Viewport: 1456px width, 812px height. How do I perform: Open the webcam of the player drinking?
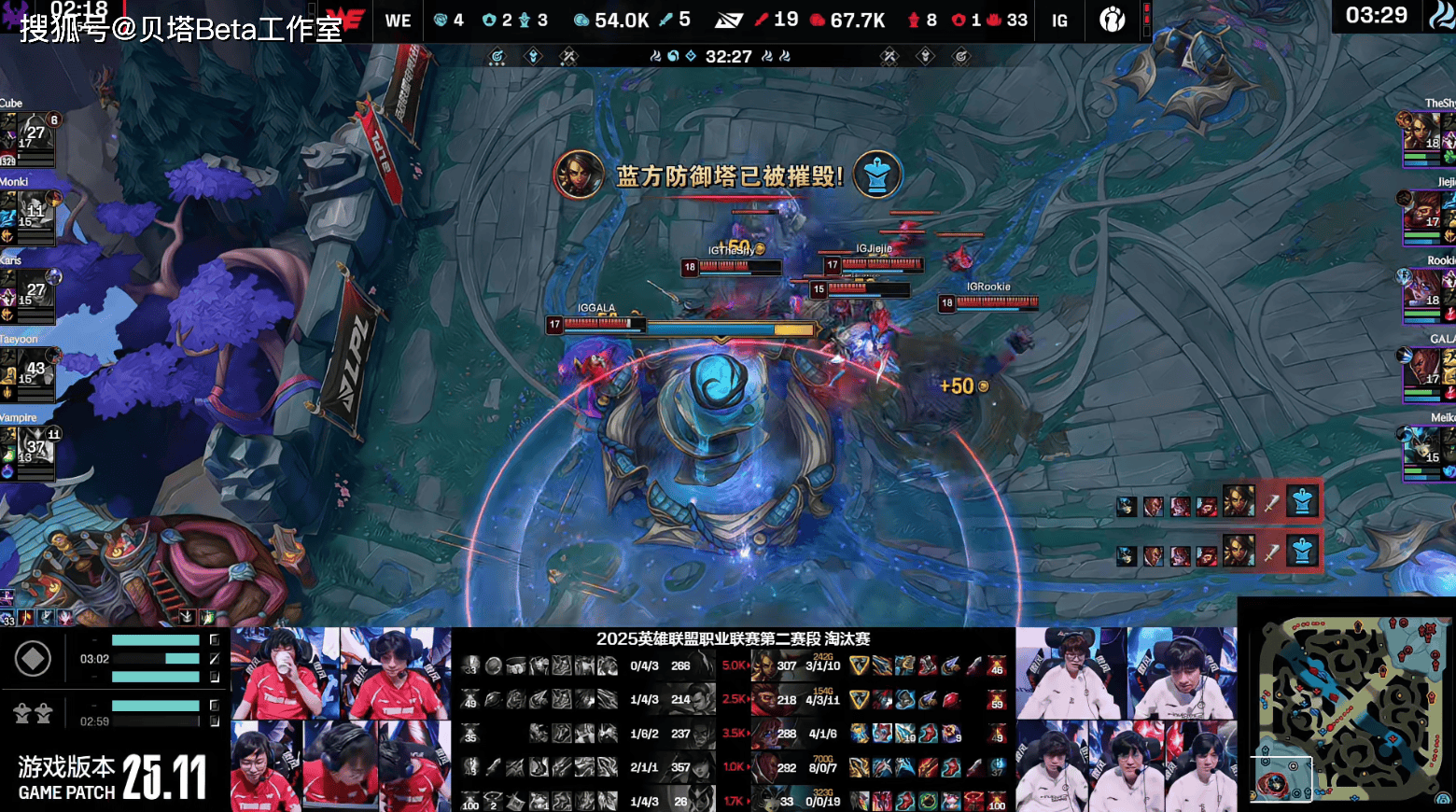(284, 673)
